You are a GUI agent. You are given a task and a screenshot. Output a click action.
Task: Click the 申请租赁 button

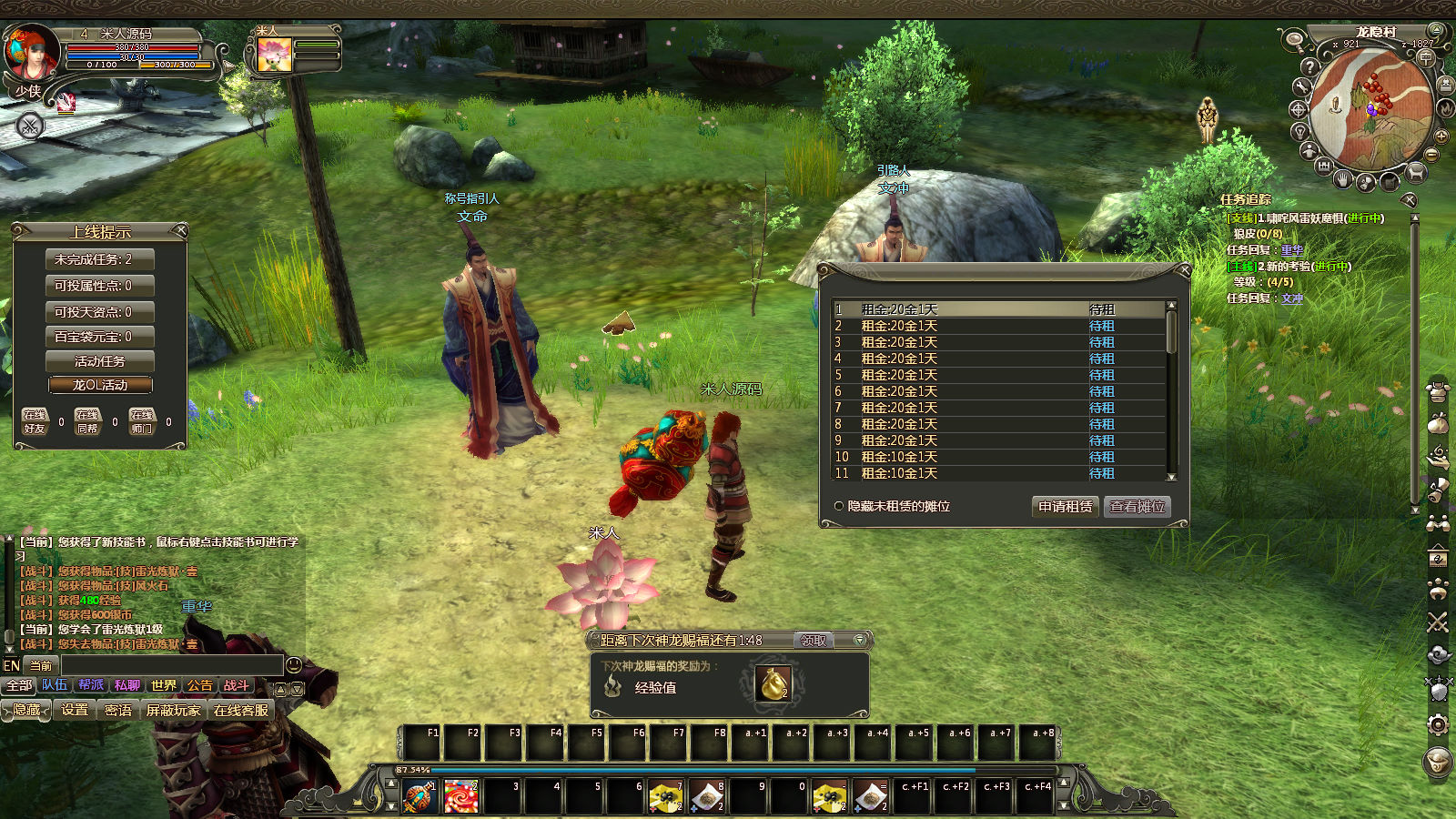point(1065,507)
